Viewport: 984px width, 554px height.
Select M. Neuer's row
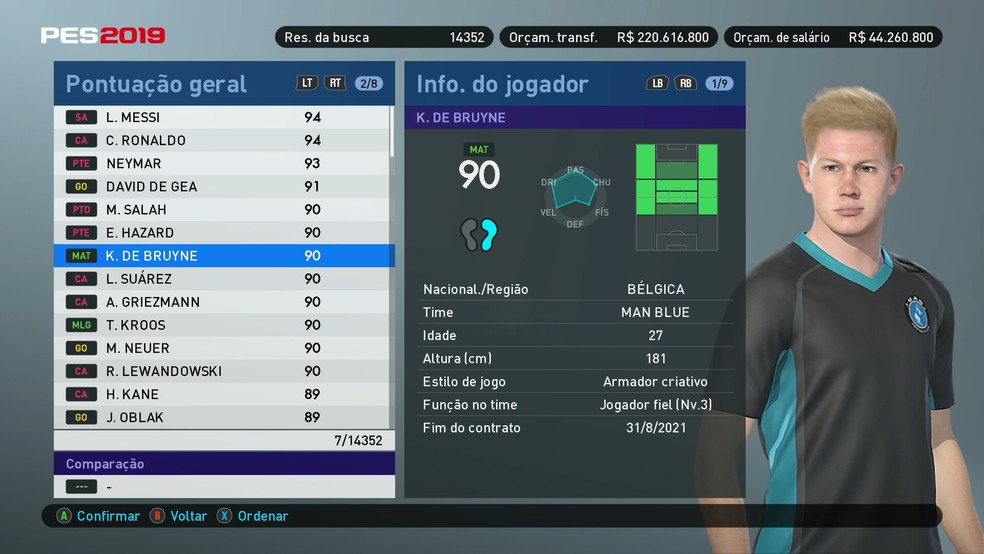220,347
